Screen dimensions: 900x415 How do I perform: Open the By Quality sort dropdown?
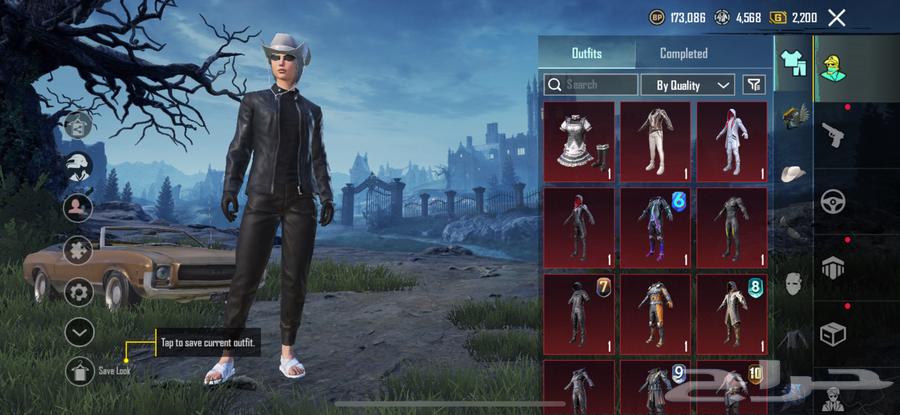tap(688, 85)
